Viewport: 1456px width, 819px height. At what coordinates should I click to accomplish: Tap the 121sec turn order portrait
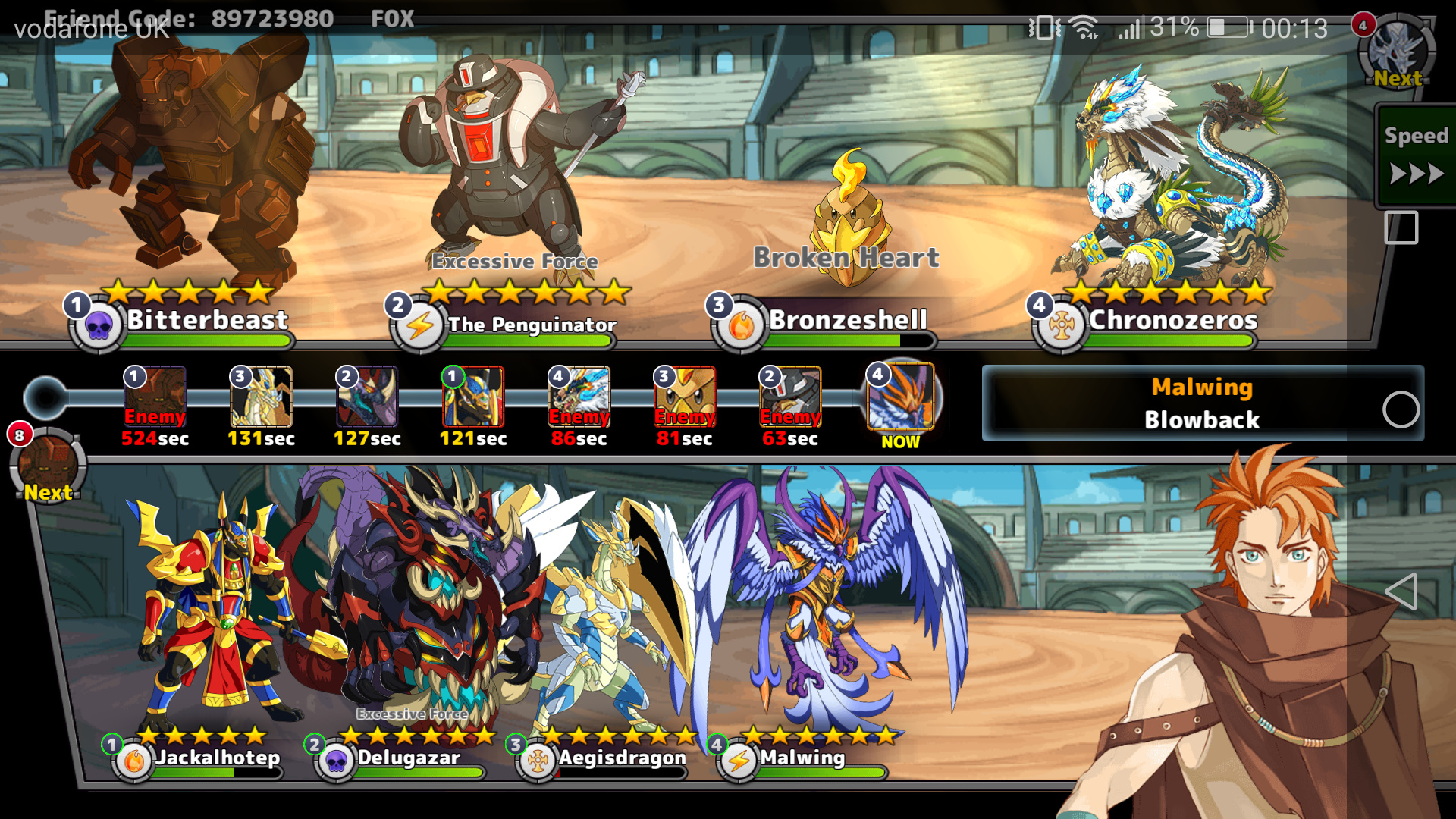pyautogui.click(x=473, y=397)
